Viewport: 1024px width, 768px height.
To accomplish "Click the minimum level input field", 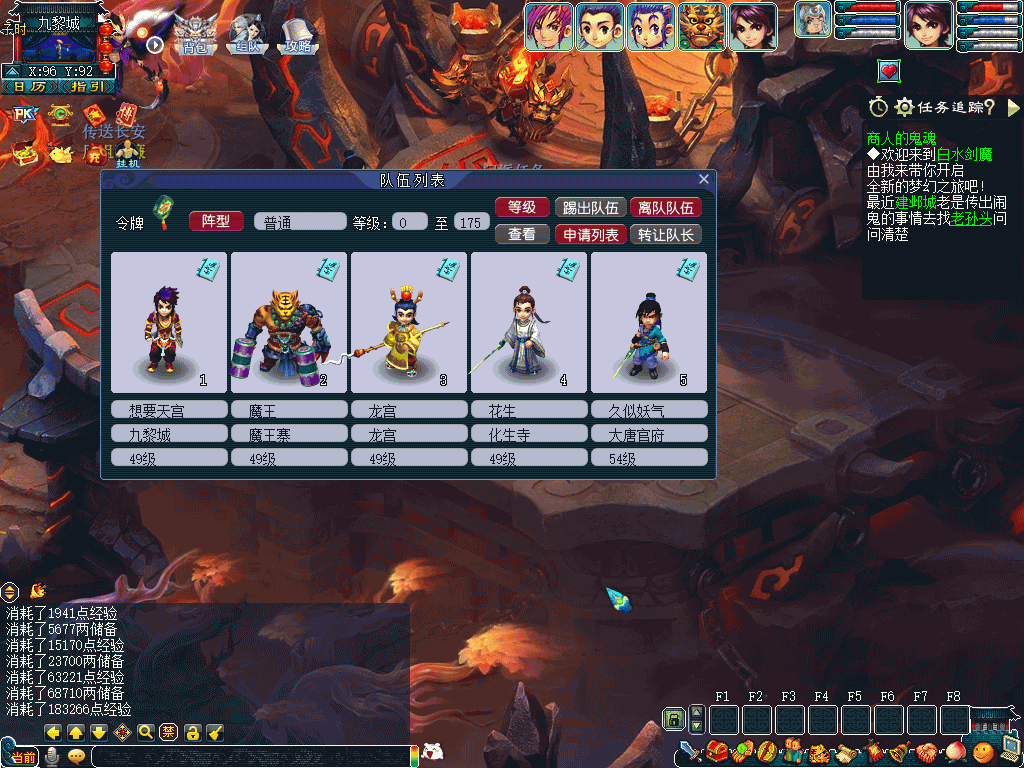I will [410, 222].
